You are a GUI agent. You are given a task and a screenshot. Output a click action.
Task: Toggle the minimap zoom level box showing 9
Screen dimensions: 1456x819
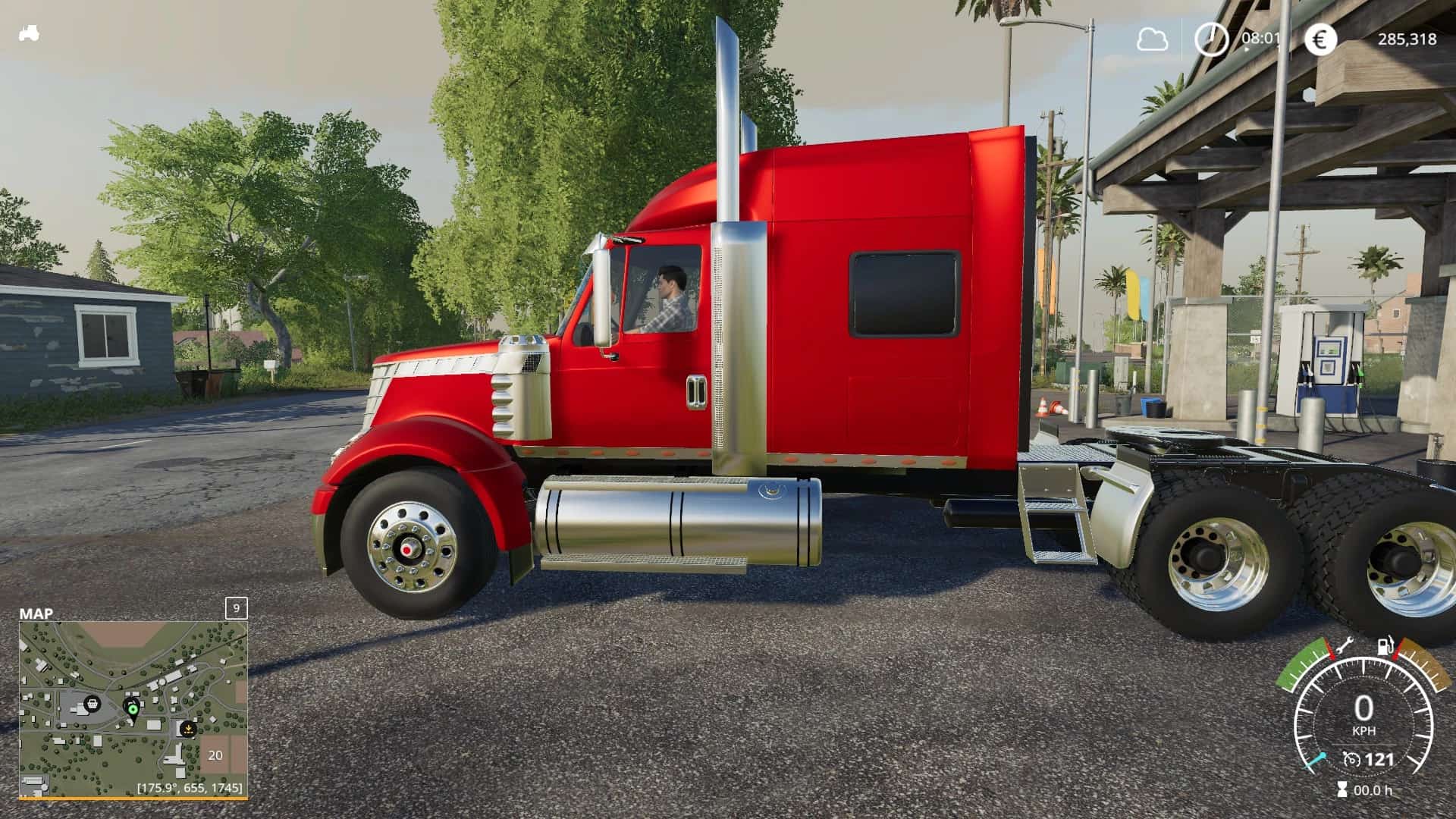click(236, 609)
